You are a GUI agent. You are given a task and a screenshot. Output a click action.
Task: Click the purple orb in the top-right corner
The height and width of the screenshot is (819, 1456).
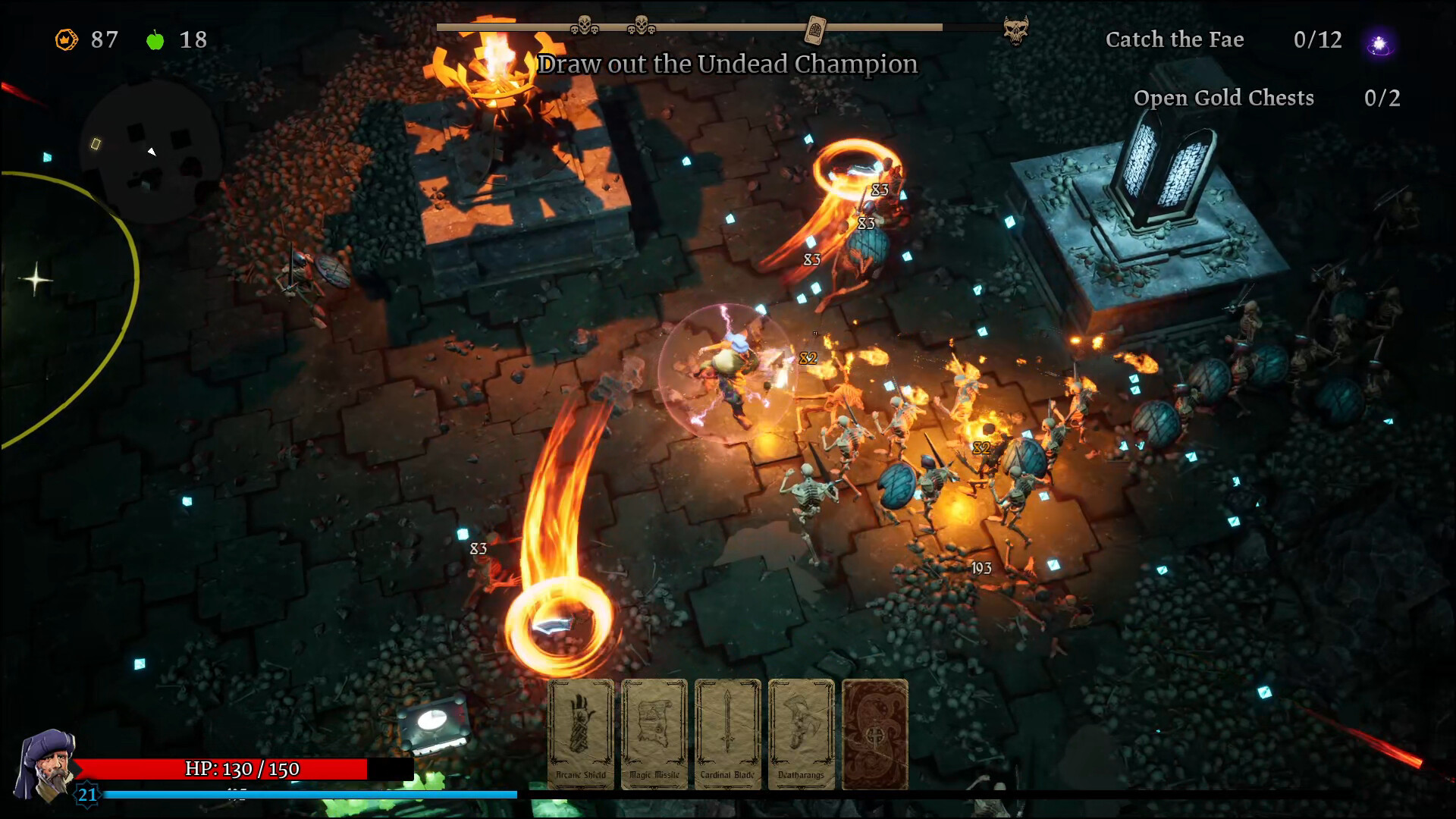coord(1379,43)
